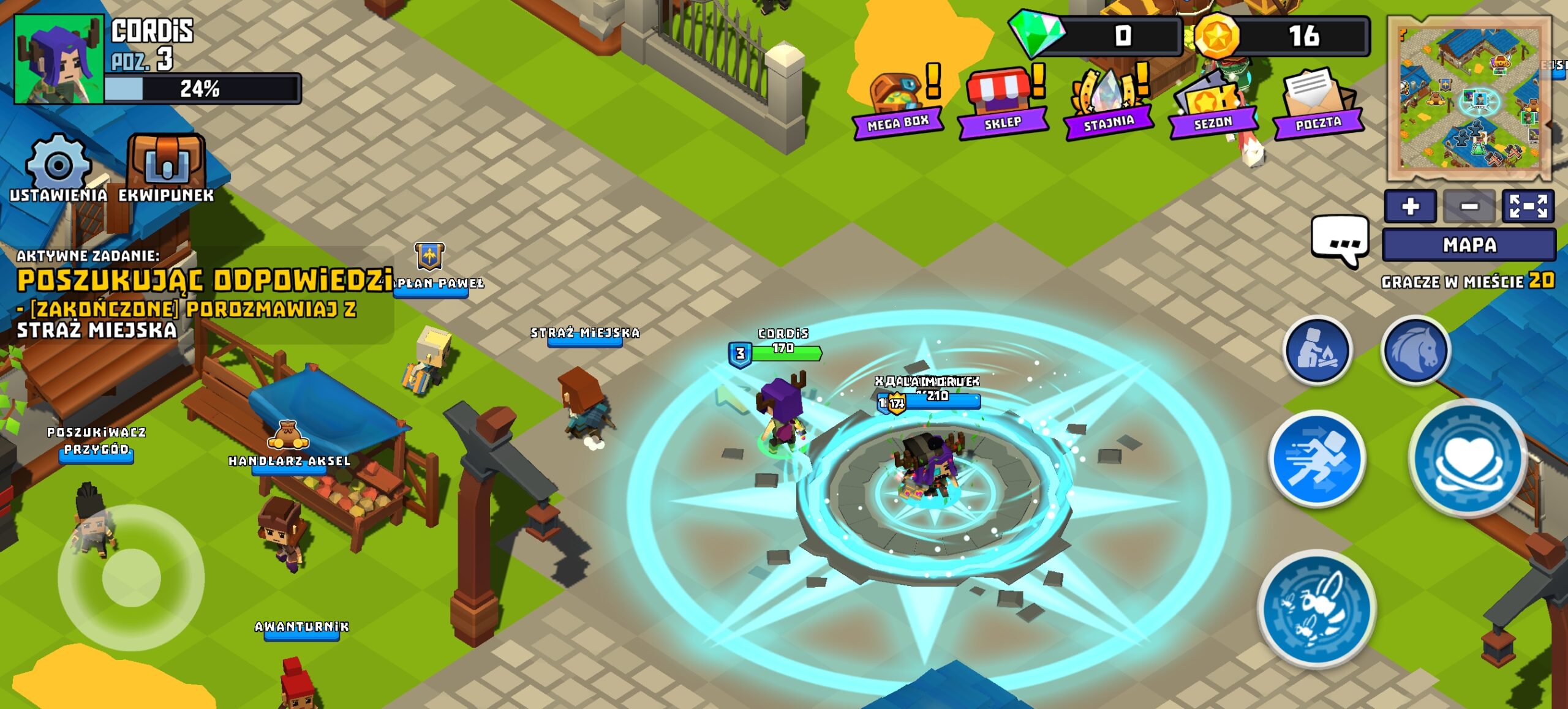
Task: Zoom in the minimap with plus button
Action: [1410, 206]
